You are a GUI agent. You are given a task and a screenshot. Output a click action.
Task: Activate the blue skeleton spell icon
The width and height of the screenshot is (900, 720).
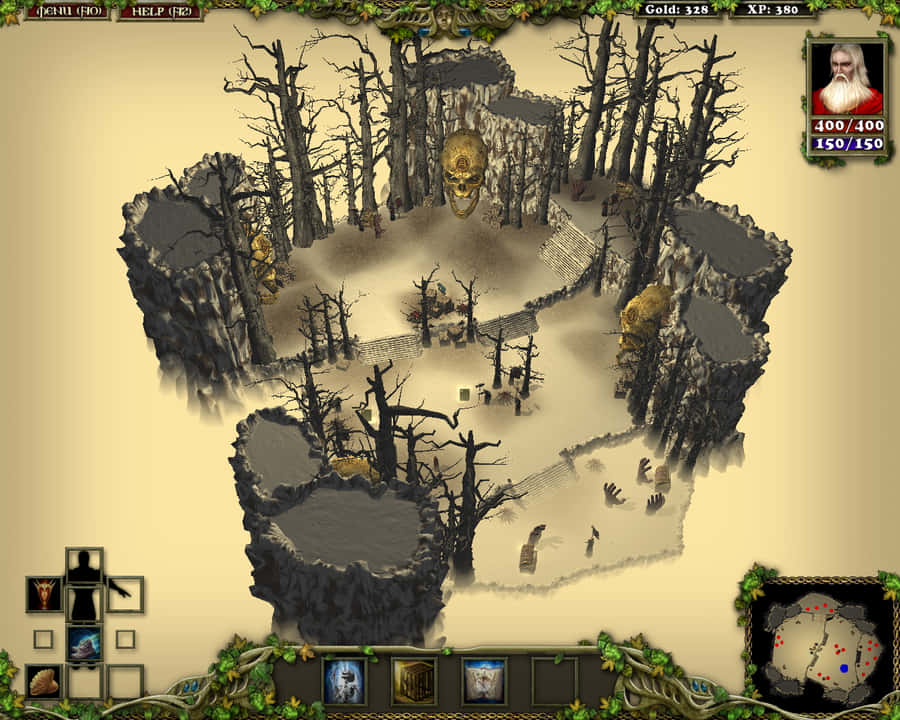pos(343,681)
